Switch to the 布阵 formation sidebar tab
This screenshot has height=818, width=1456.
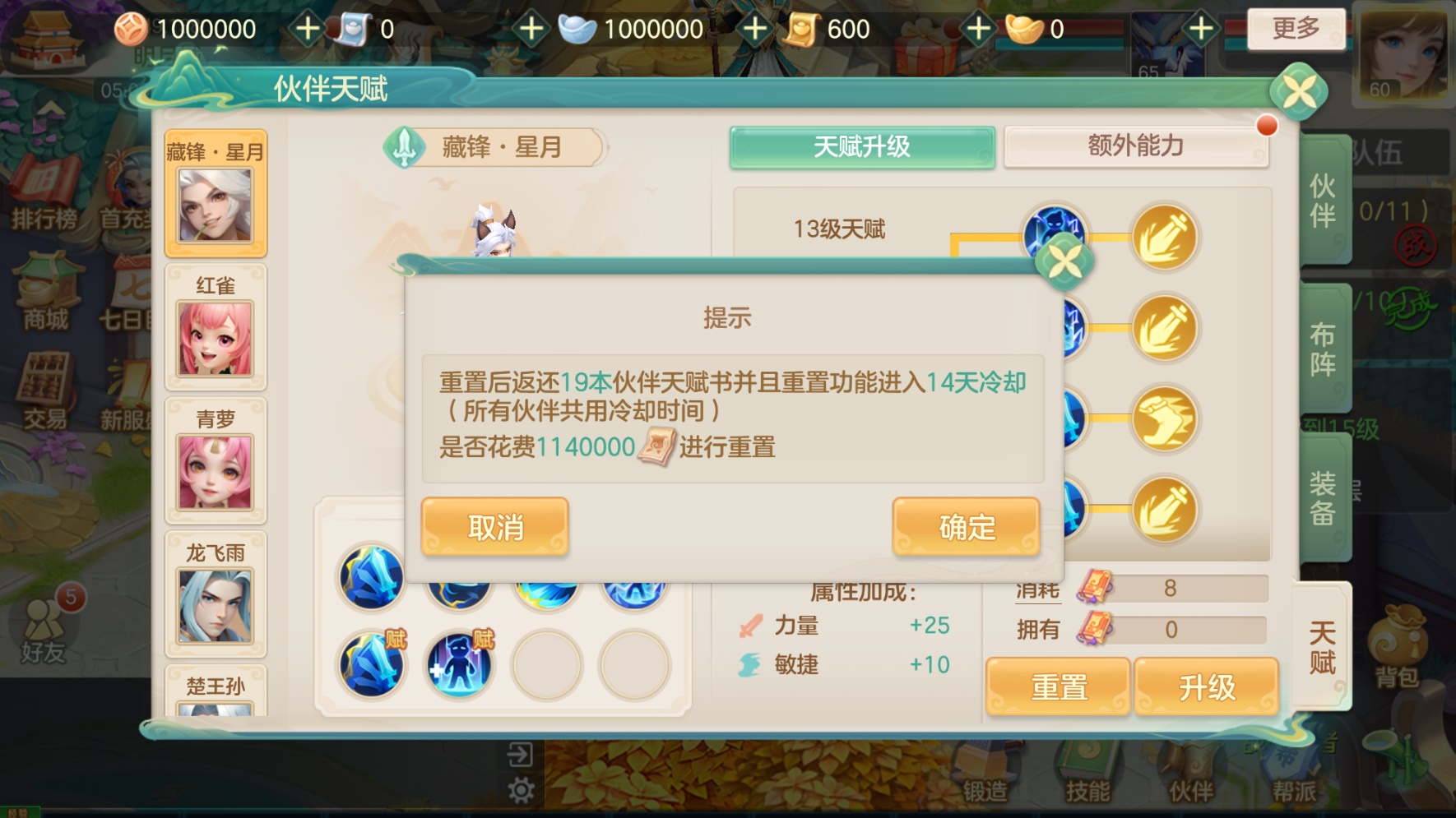(1323, 345)
